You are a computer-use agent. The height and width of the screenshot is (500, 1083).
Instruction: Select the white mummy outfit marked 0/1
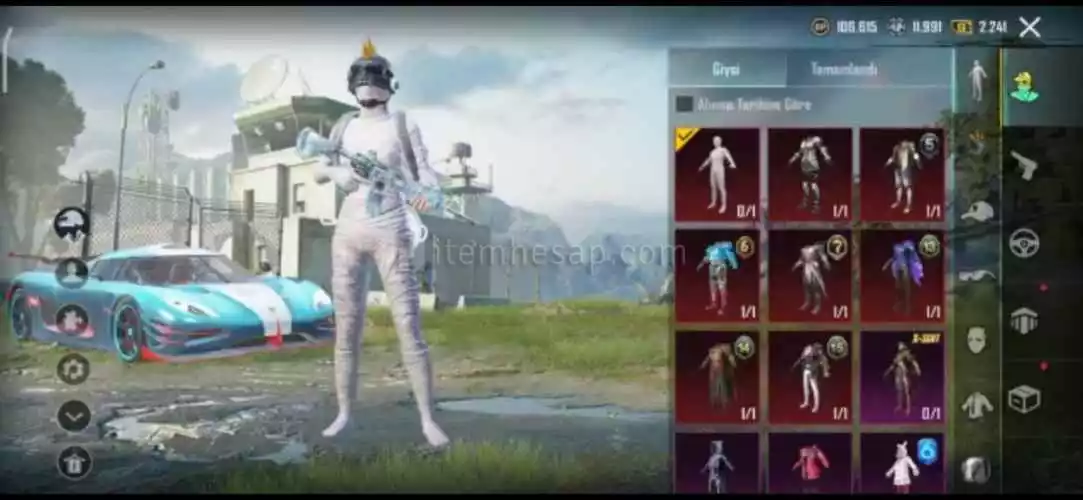(716, 174)
